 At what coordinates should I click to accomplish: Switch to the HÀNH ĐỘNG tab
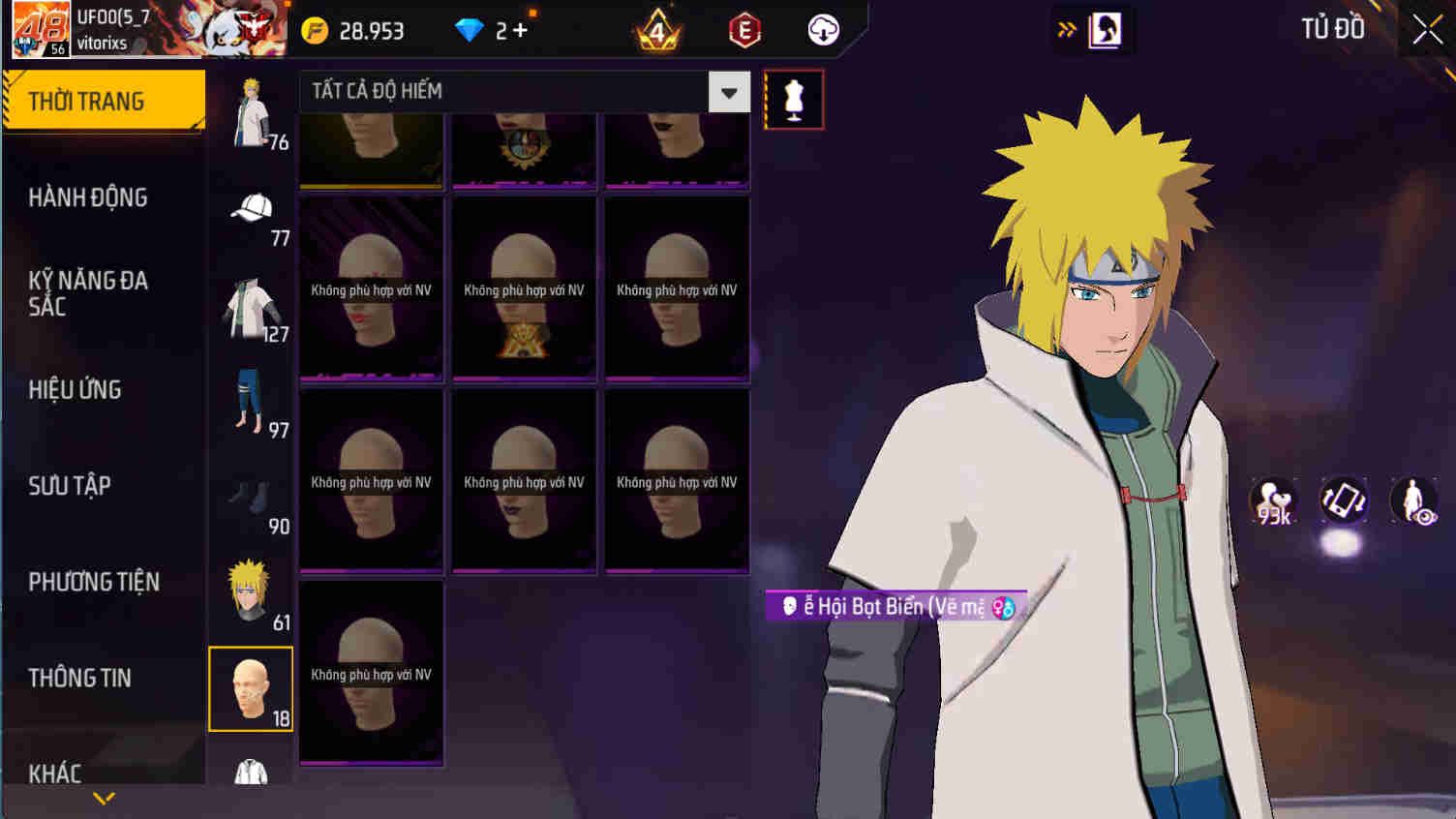(x=87, y=197)
